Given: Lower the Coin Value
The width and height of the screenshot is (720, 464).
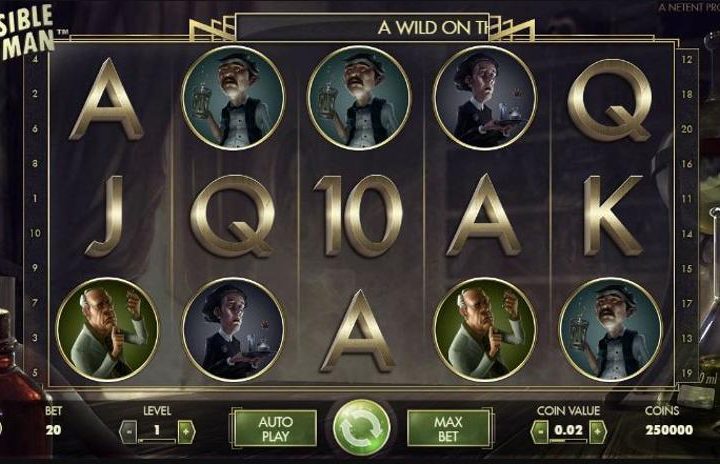Looking at the screenshot, I should coord(540,432).
